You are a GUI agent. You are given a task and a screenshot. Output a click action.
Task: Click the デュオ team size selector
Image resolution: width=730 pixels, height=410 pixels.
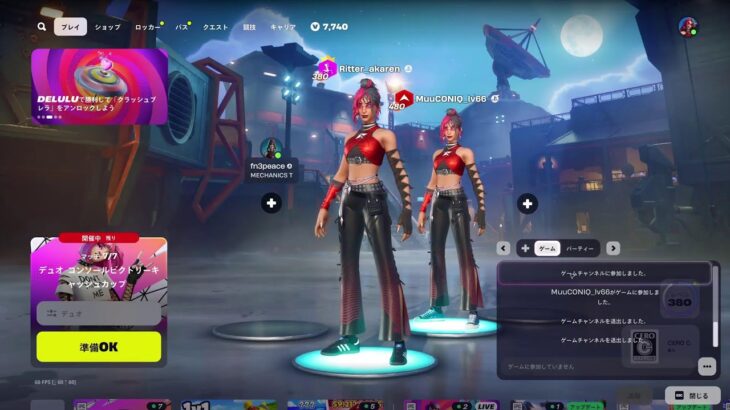[x=98, y=313]
